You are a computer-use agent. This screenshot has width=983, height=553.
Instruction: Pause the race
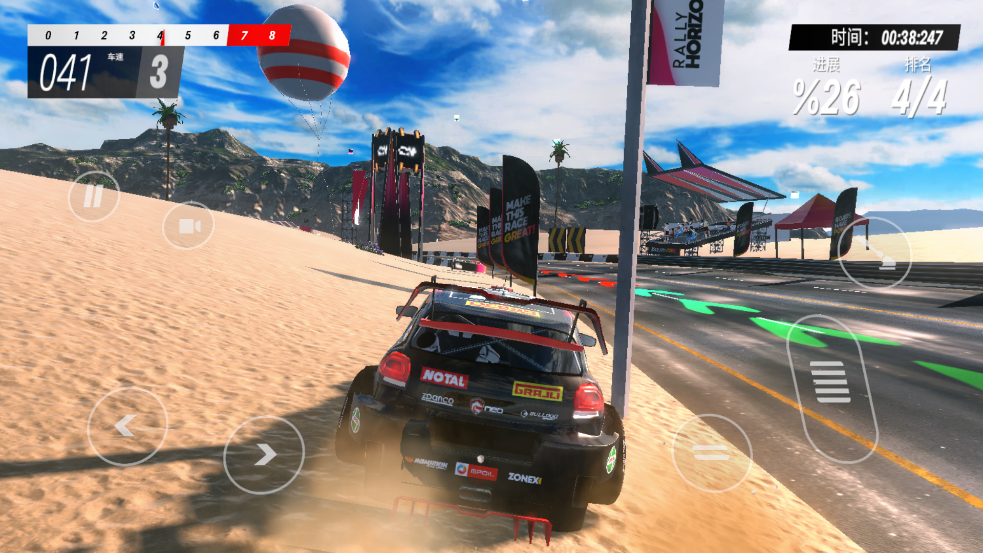tap(93, 196)
